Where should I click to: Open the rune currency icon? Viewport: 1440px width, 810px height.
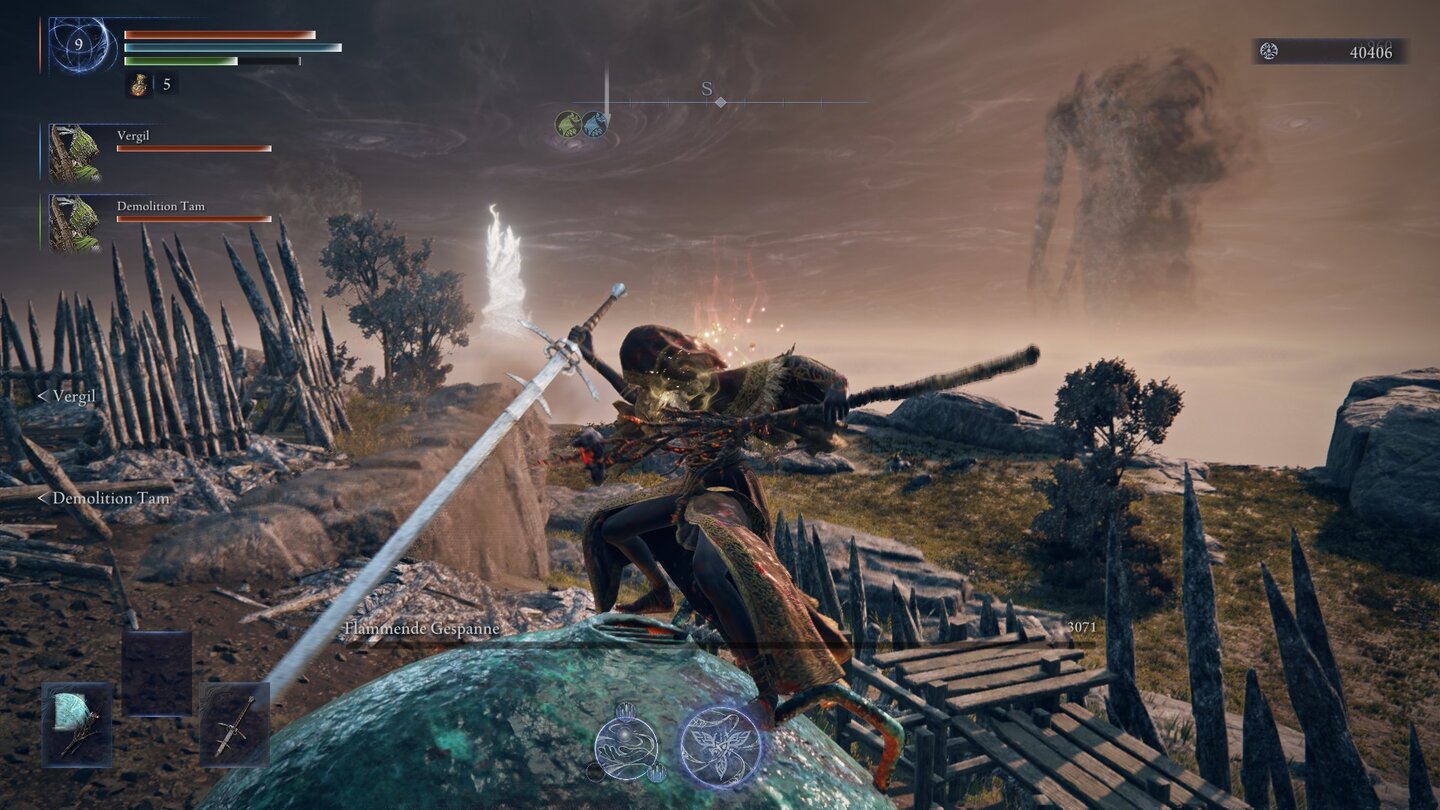click(1269, 52)
